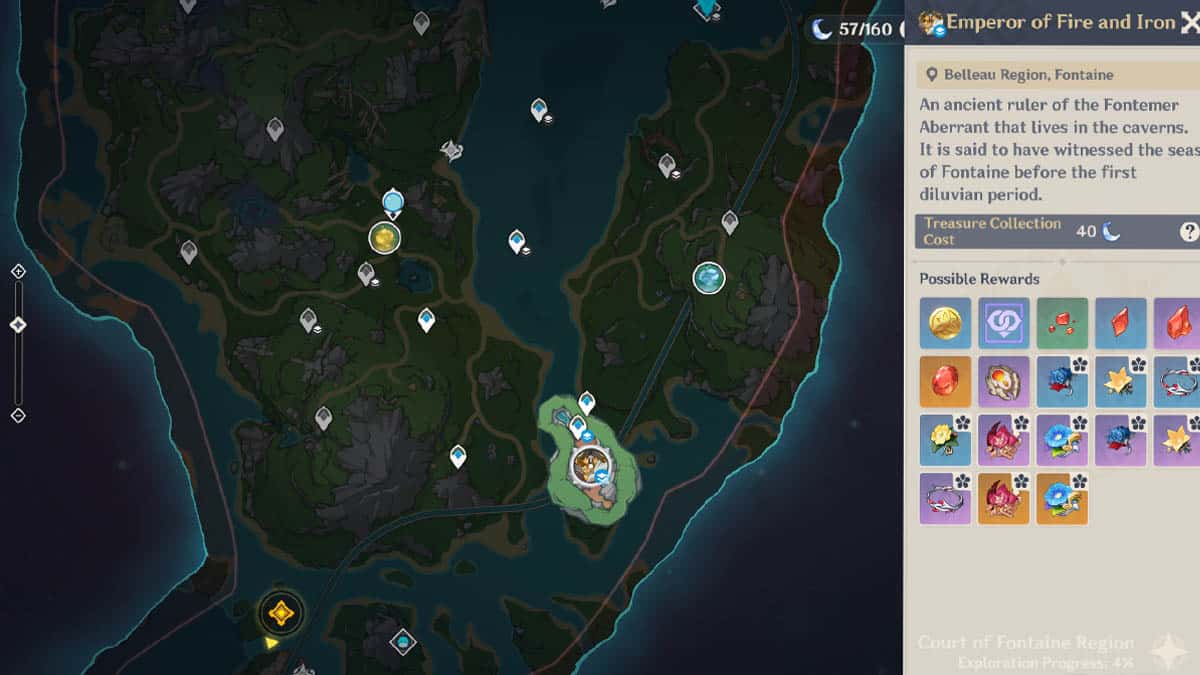Viewport: 1200px width, 675px height.
Task: Select the gold quest marker on map
Action: click(x=281, y=612)
